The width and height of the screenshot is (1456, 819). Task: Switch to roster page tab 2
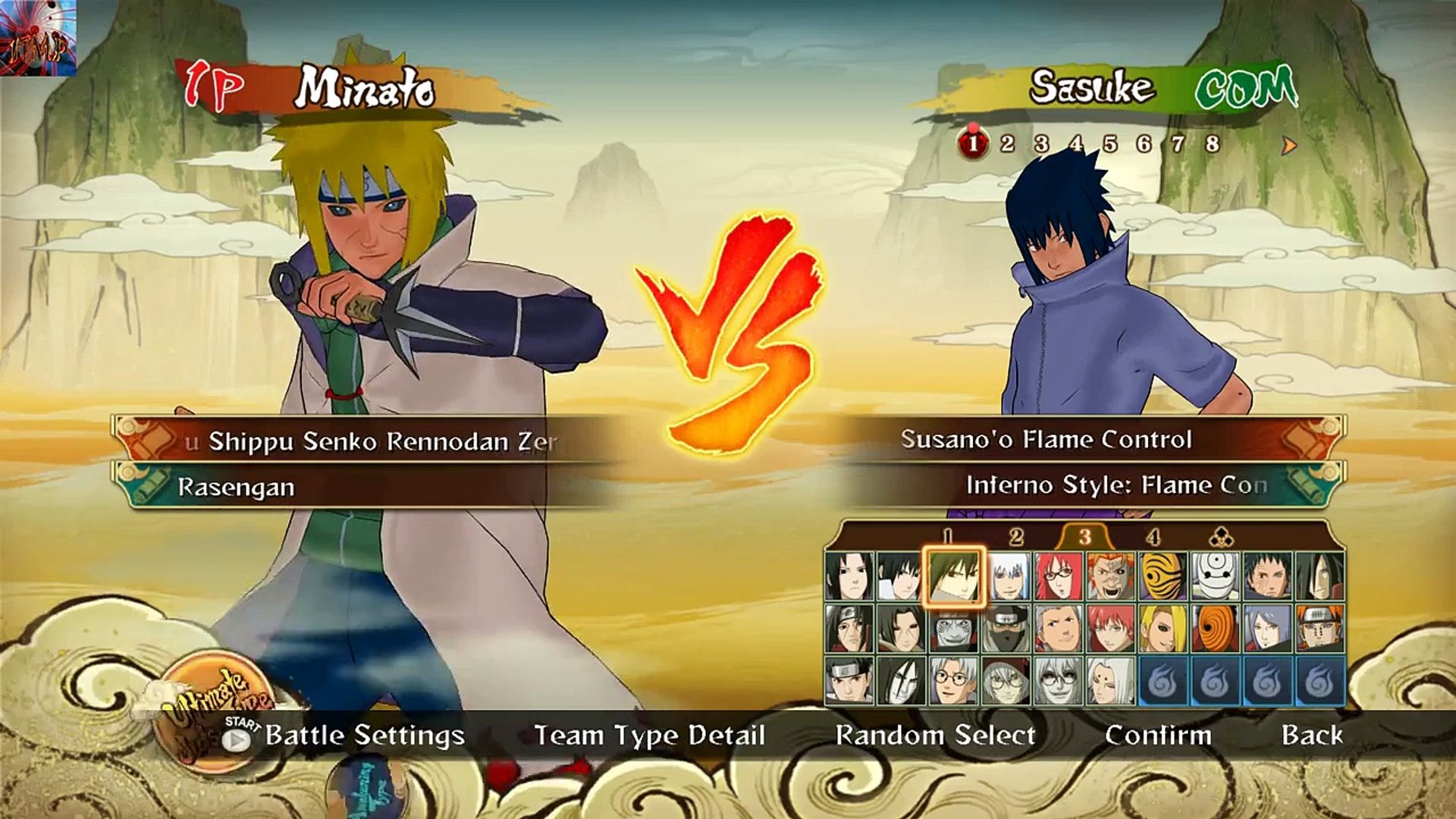coord(1016,537)
